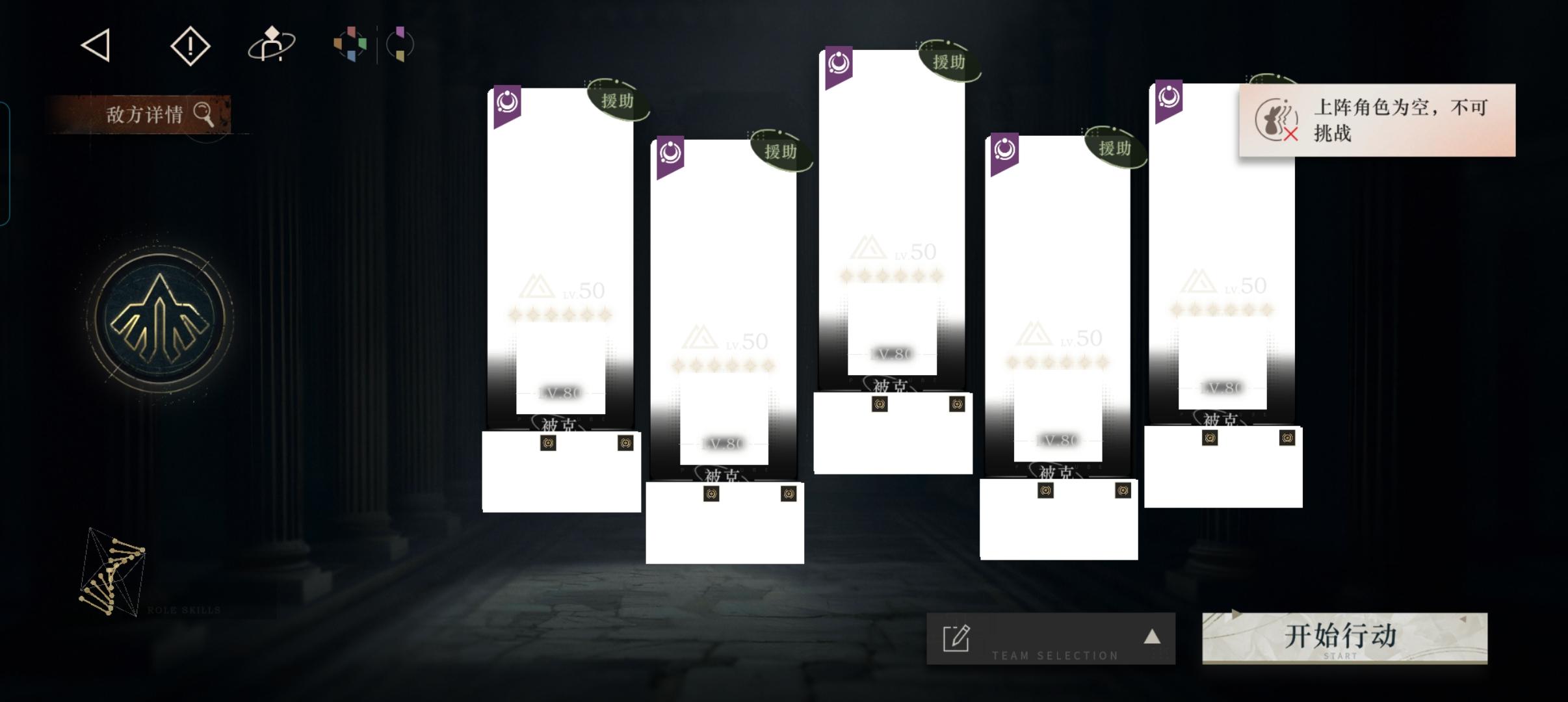Tap the pencil edit icon in TEAM SELECTION
The width and height of the screenshot is (1568, 702).
click(x=955, y=638)
